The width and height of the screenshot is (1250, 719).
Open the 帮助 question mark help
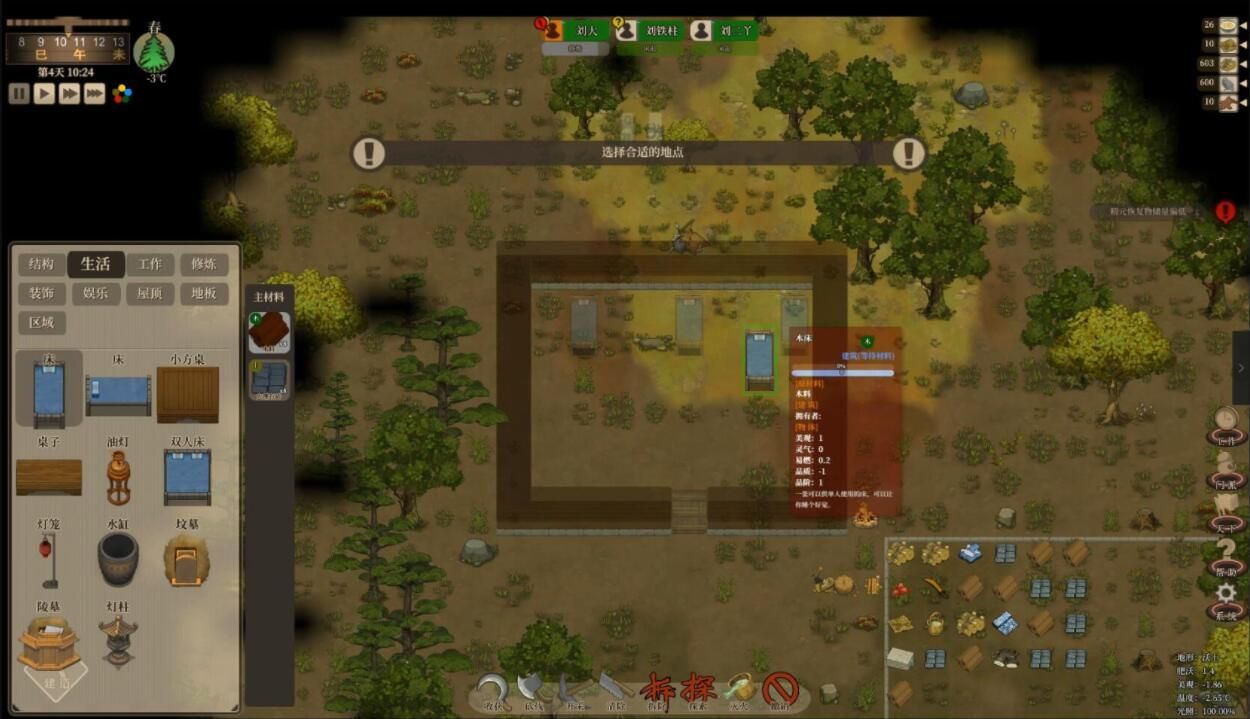[x=1225, y=552]
